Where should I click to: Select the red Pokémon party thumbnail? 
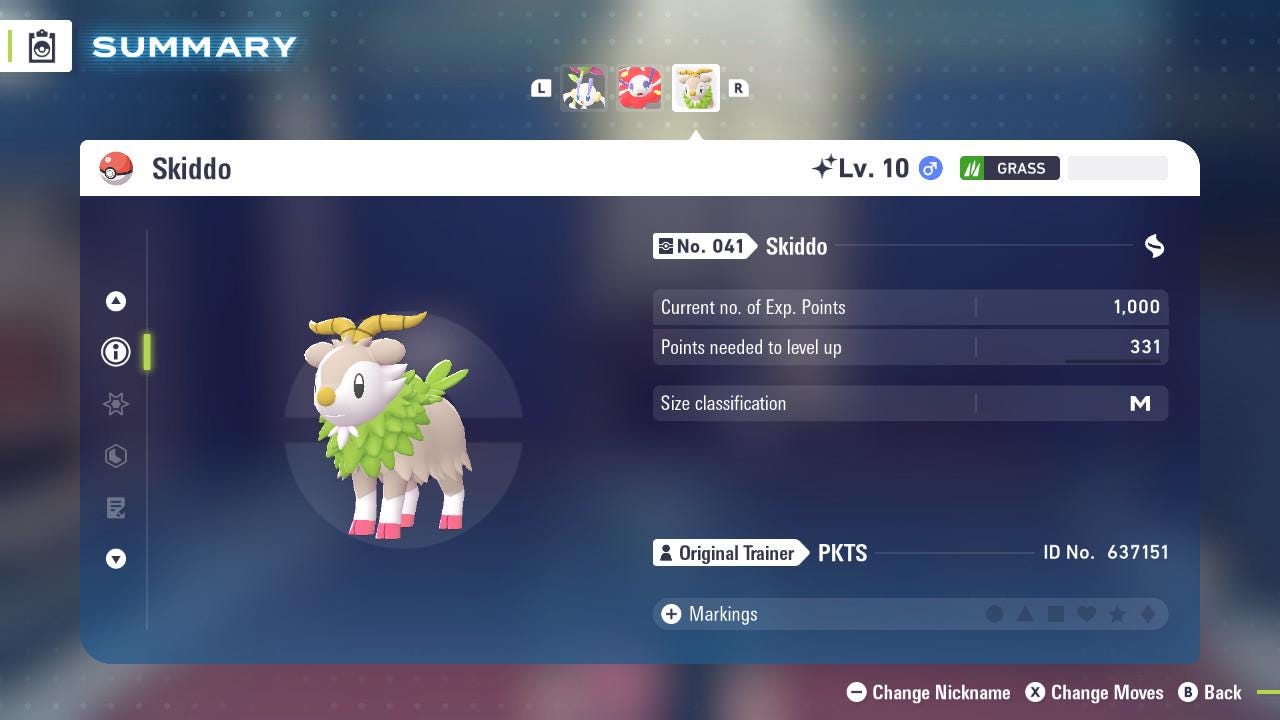coord(637,87)
